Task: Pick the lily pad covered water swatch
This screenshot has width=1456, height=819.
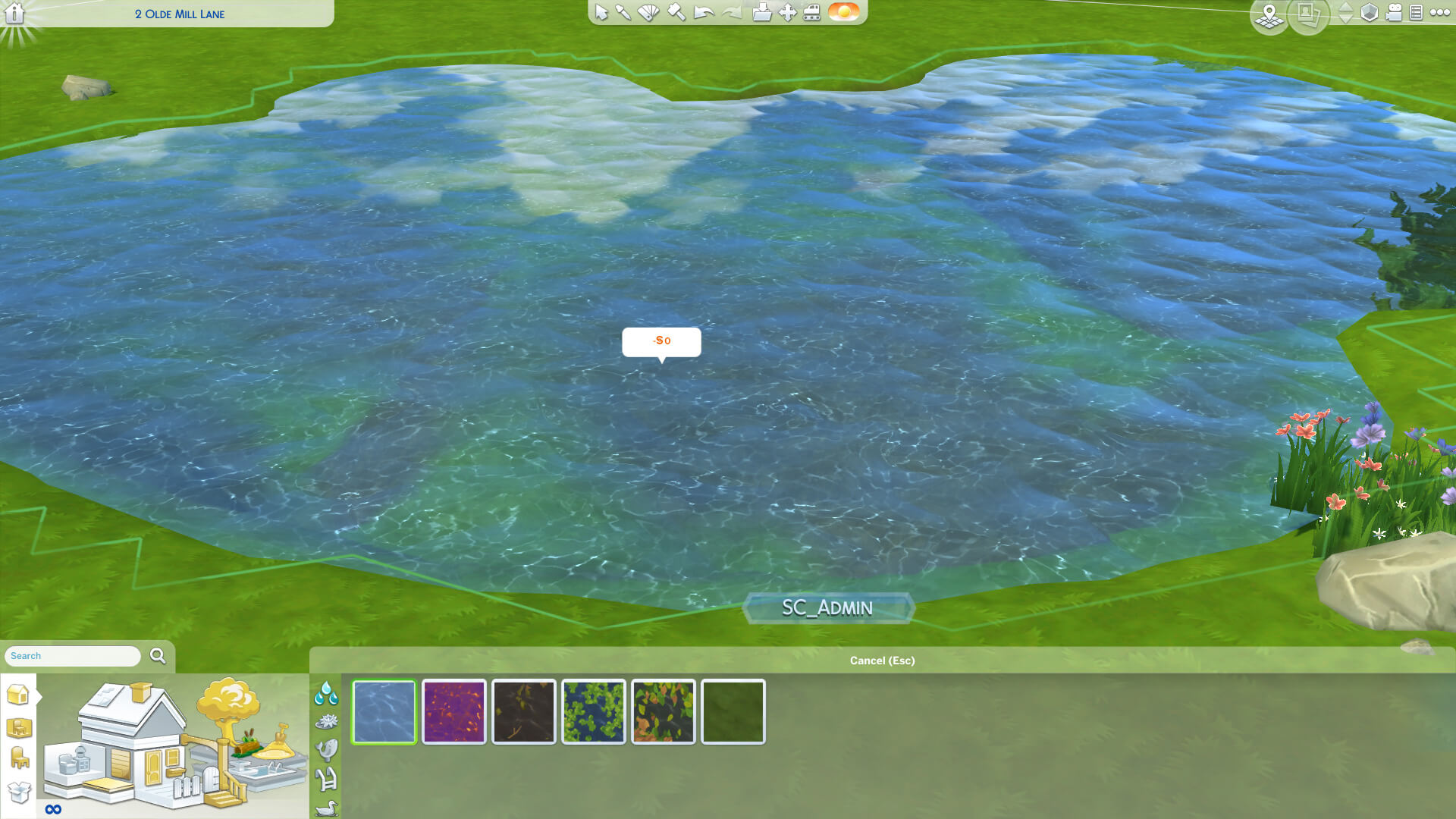Action: pos(594,711)
